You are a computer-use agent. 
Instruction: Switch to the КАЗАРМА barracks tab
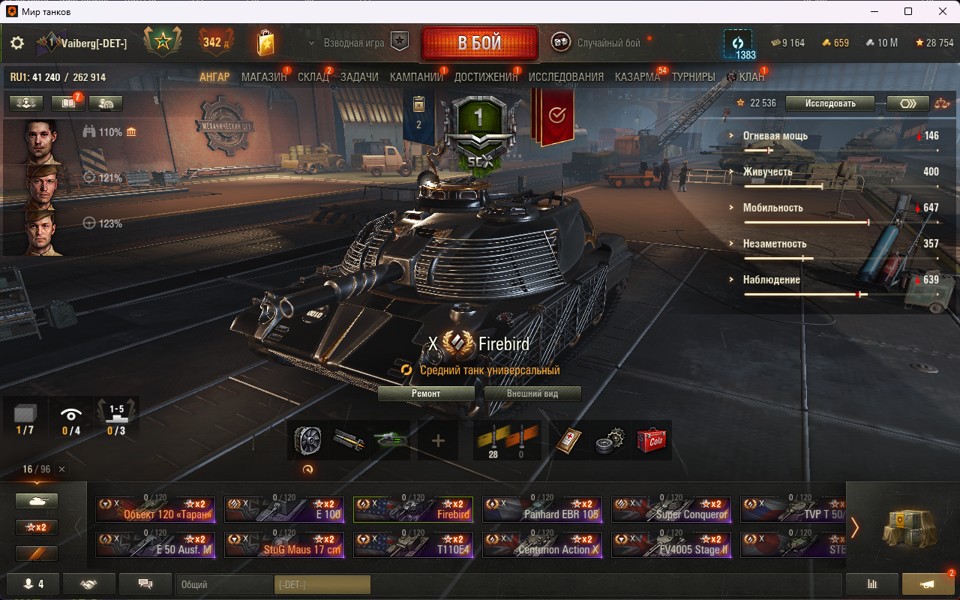click(637, 77)
